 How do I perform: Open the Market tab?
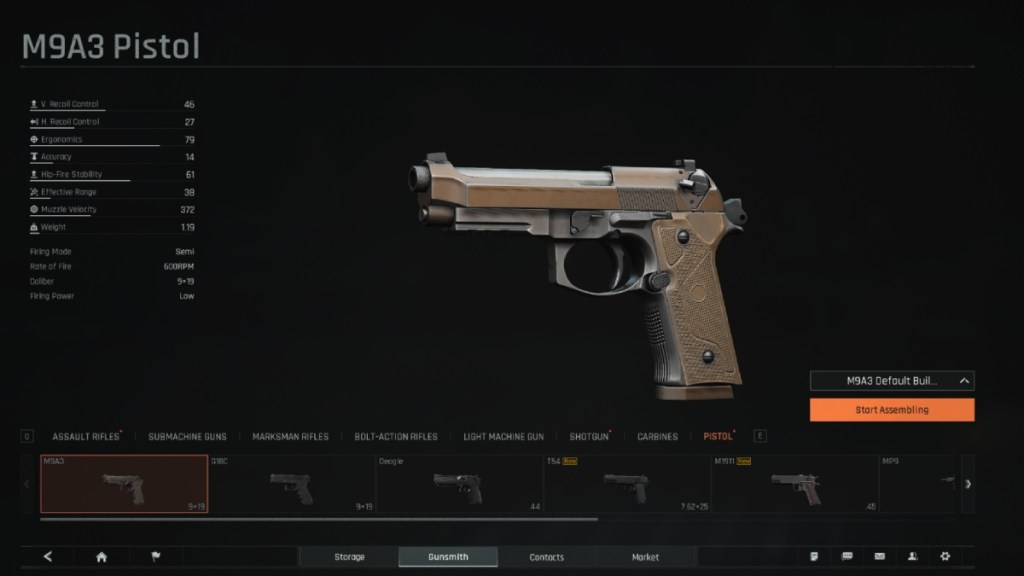[x=645, y=557]
